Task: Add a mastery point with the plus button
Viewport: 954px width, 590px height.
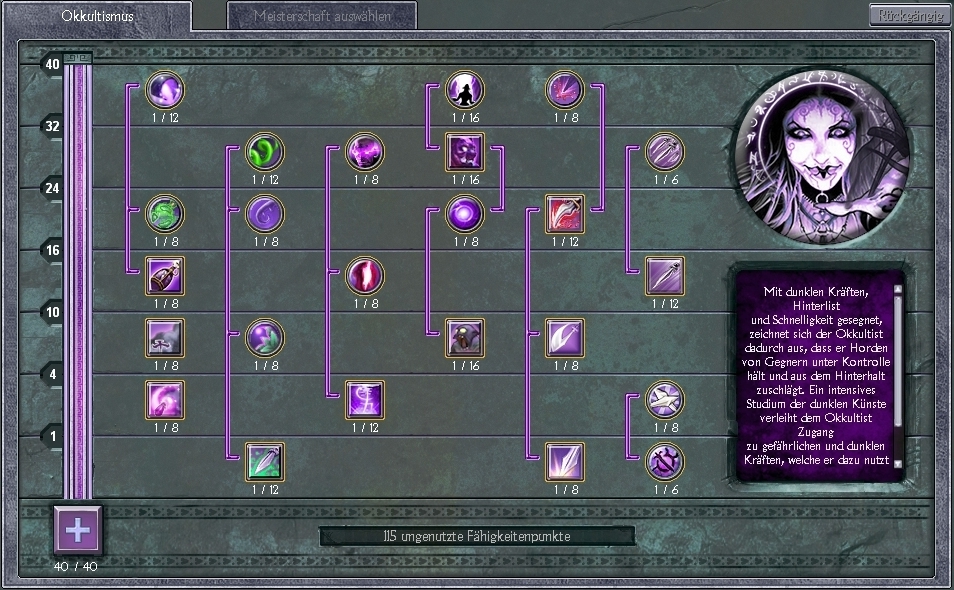Action: click(77, 529)
